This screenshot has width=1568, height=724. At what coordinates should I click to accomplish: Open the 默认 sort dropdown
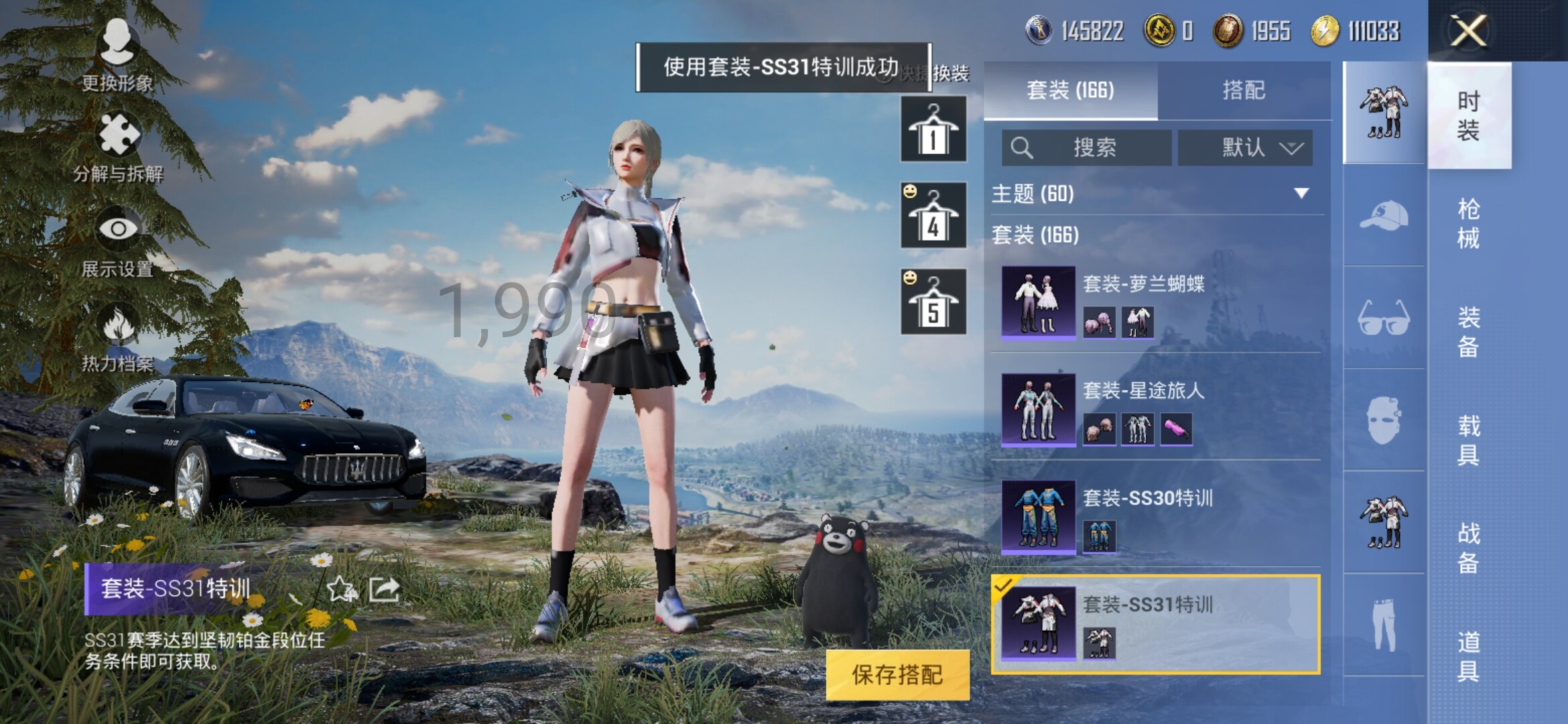click(x=1245, y=147)
